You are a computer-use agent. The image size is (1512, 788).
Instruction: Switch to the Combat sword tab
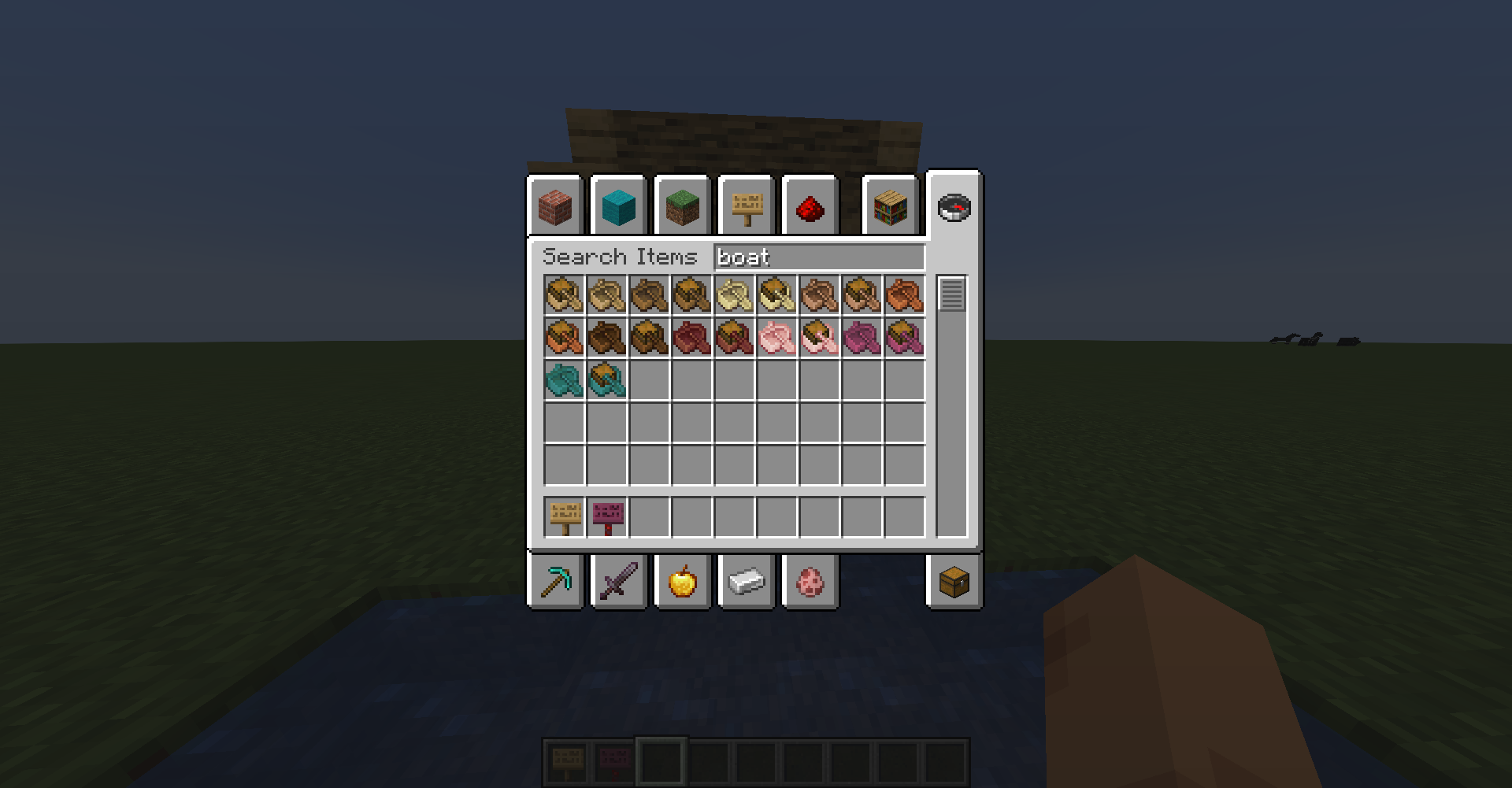pos(619,582)
